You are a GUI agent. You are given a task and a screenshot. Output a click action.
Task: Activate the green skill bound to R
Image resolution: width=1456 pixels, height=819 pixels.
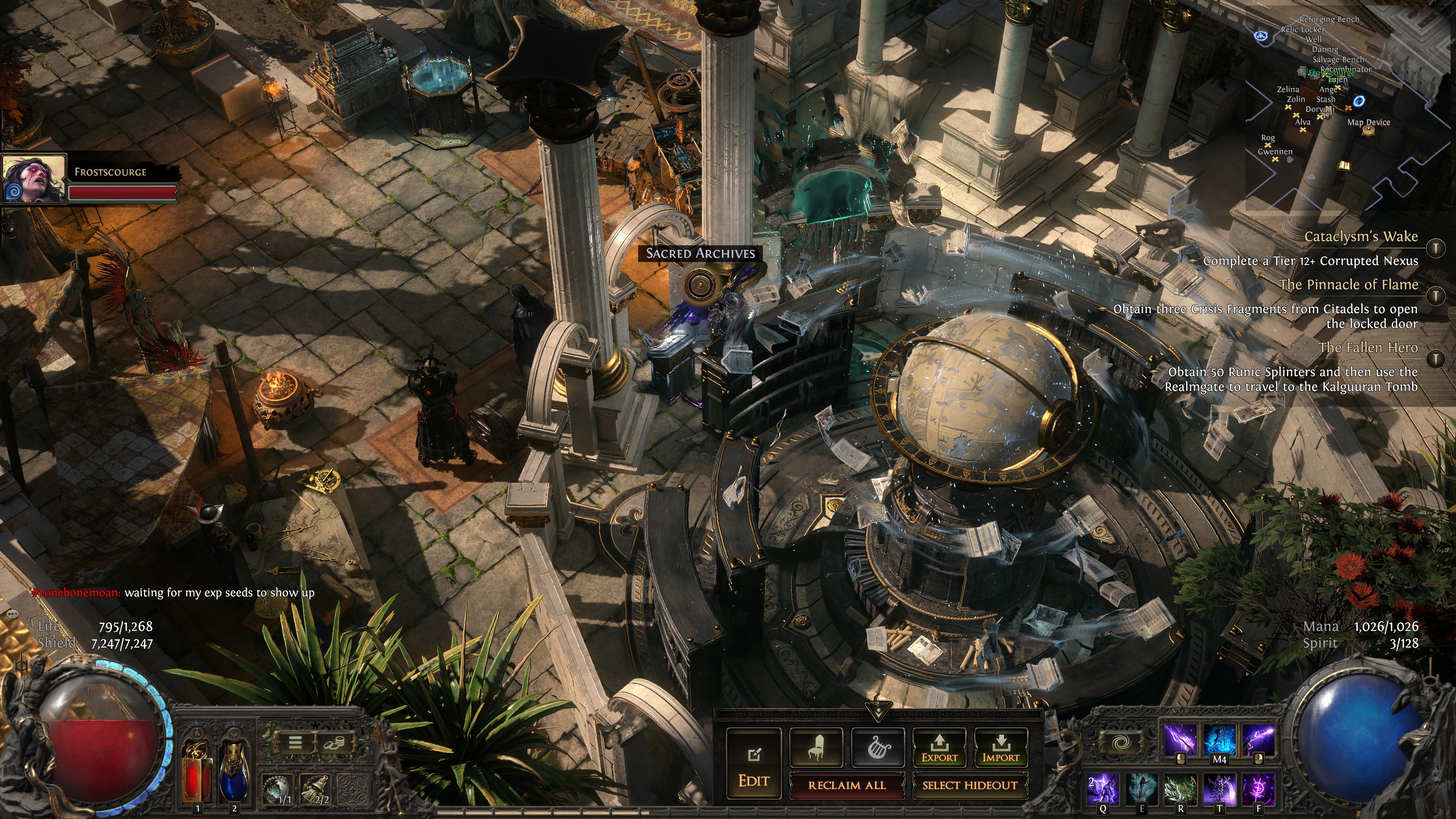coord(1181,789)
